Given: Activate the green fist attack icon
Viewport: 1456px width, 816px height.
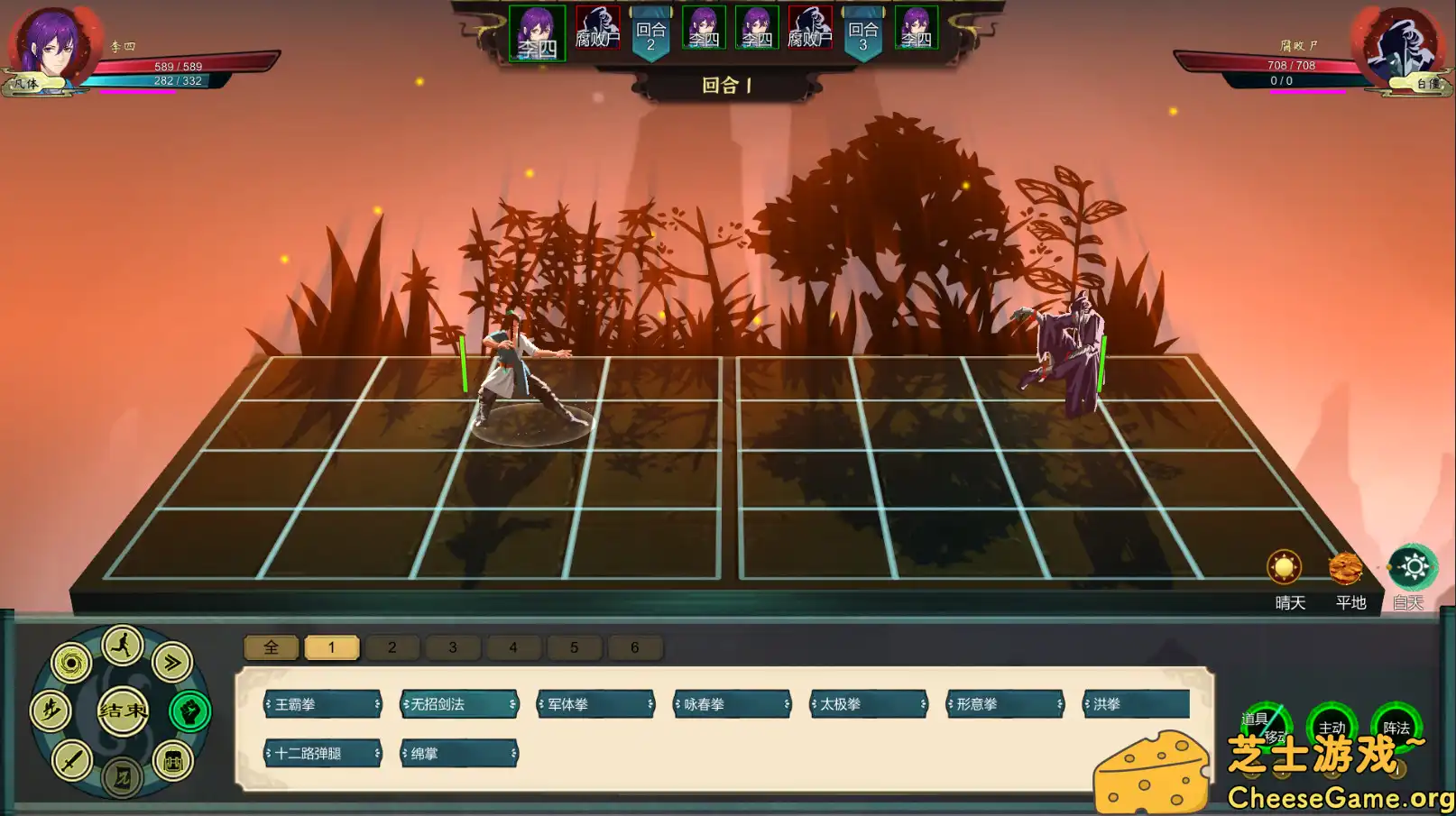Looking at the screenshot, I should 189,711.
